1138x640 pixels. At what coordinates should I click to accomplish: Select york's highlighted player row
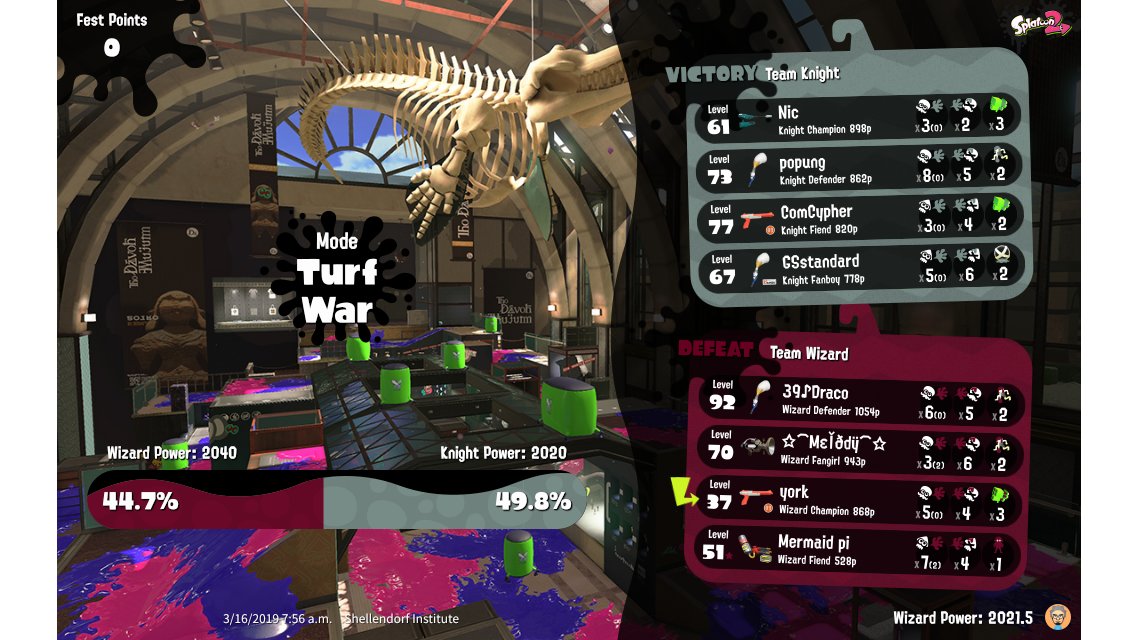[860, 498]
